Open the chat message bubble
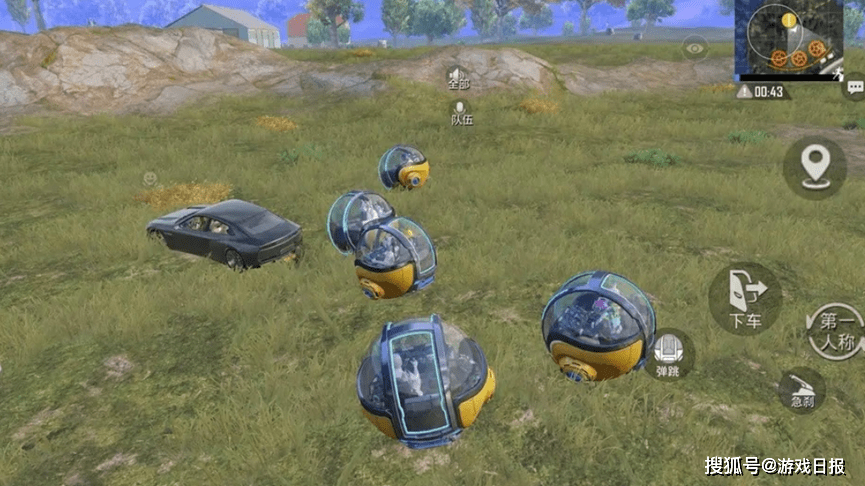This screenshot has width=865, height=486. click(854, 90)
